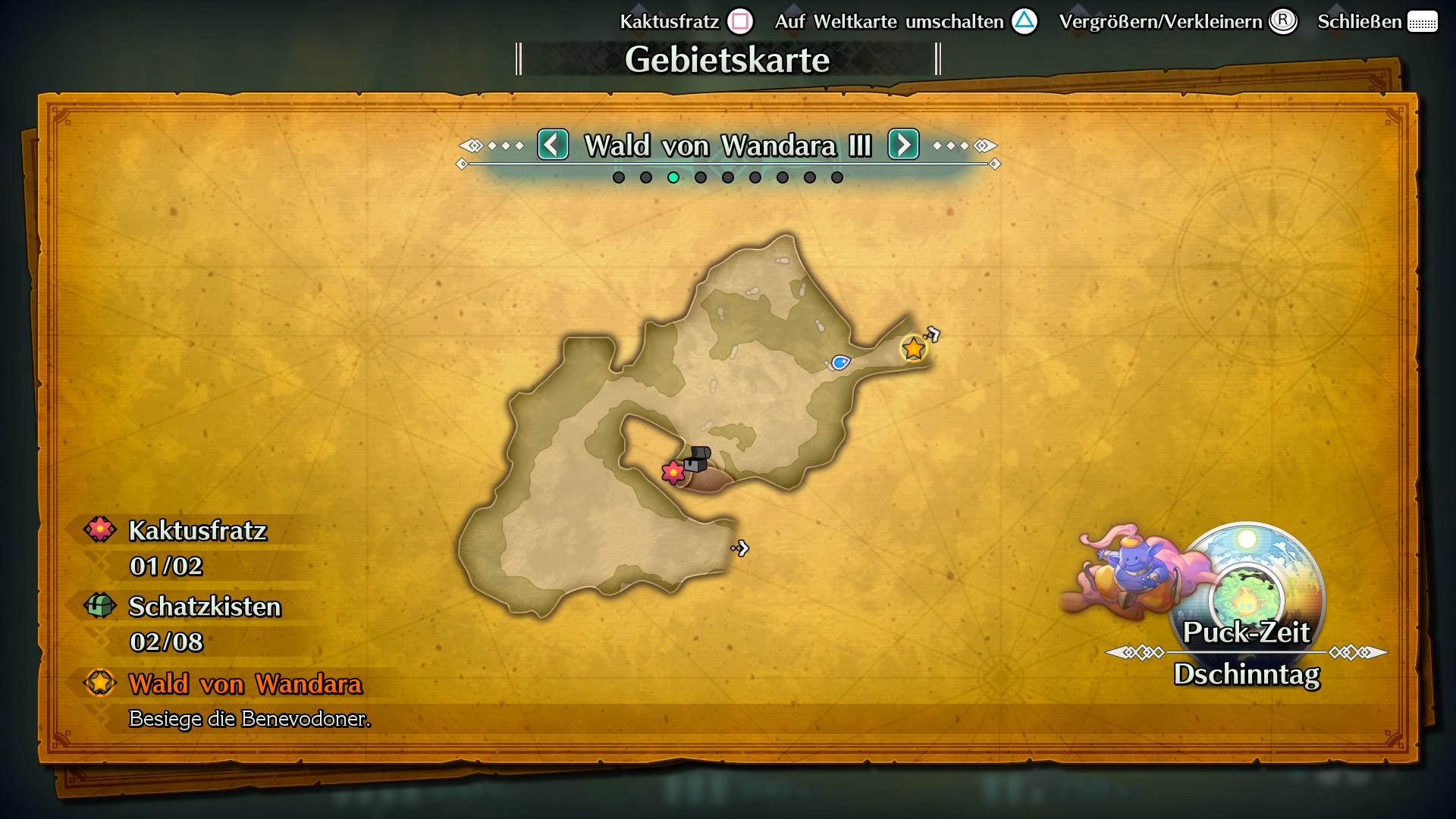Click the Gebietskarte title tab
The height and width of the screenshot is (819, 1456).
(728, 58)
